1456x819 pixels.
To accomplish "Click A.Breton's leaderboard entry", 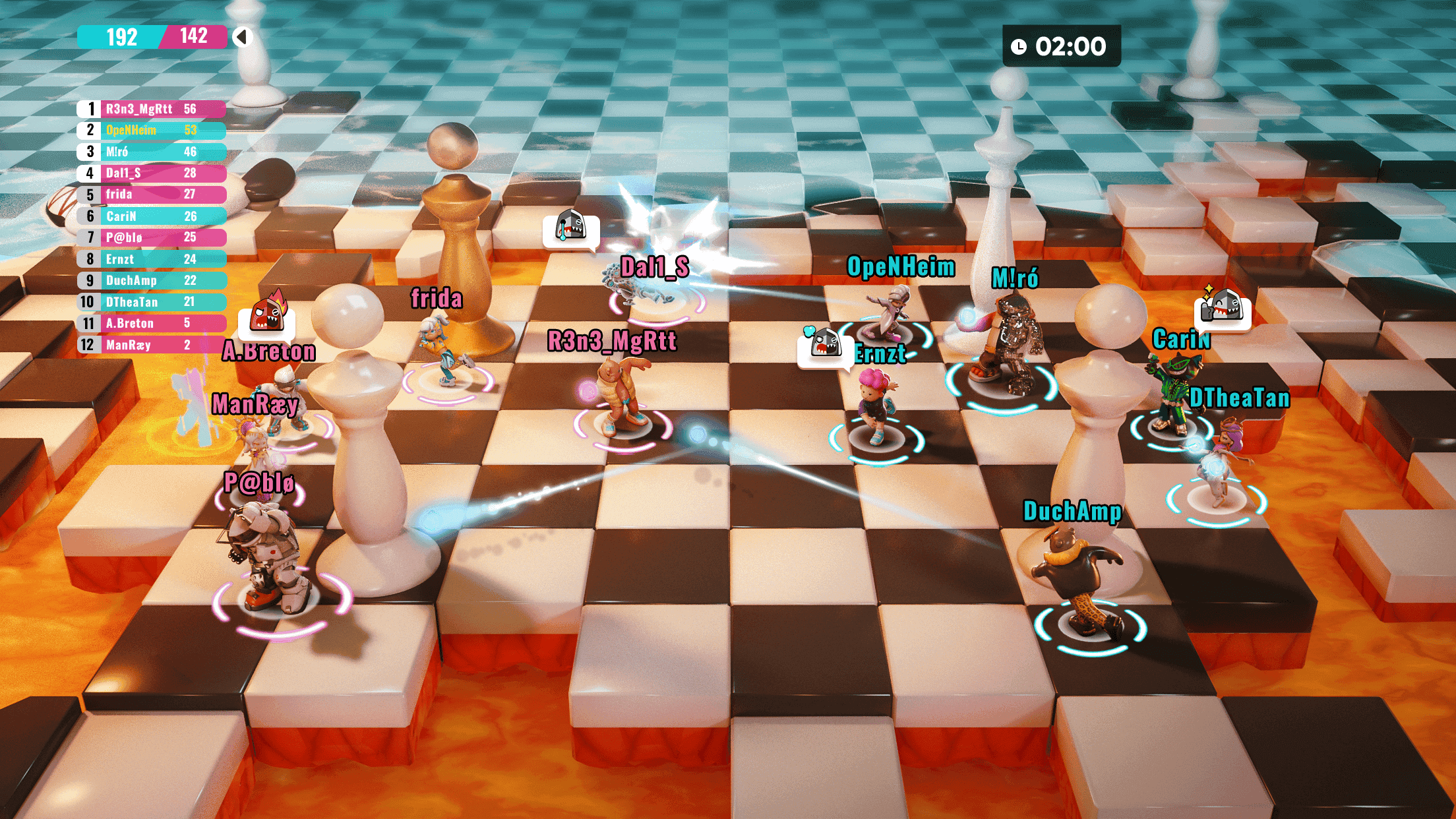I will (152, 323).
